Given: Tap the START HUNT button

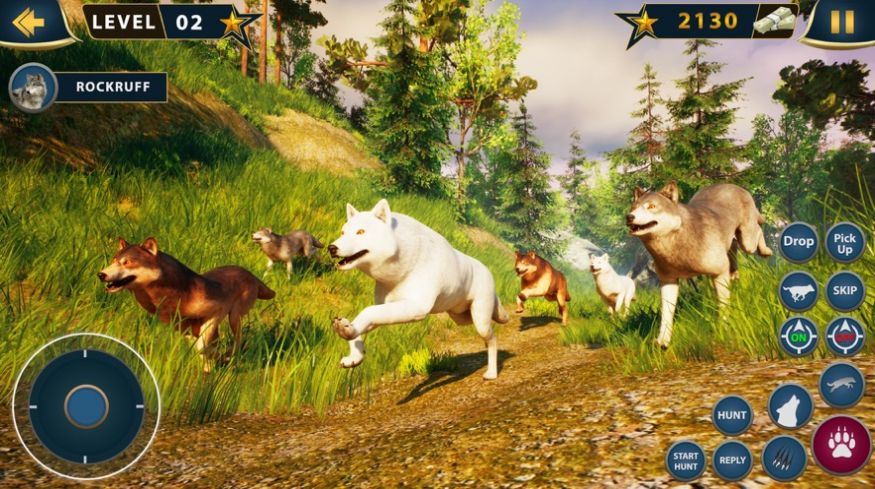Looking at the screenshot, I should 685,460.
